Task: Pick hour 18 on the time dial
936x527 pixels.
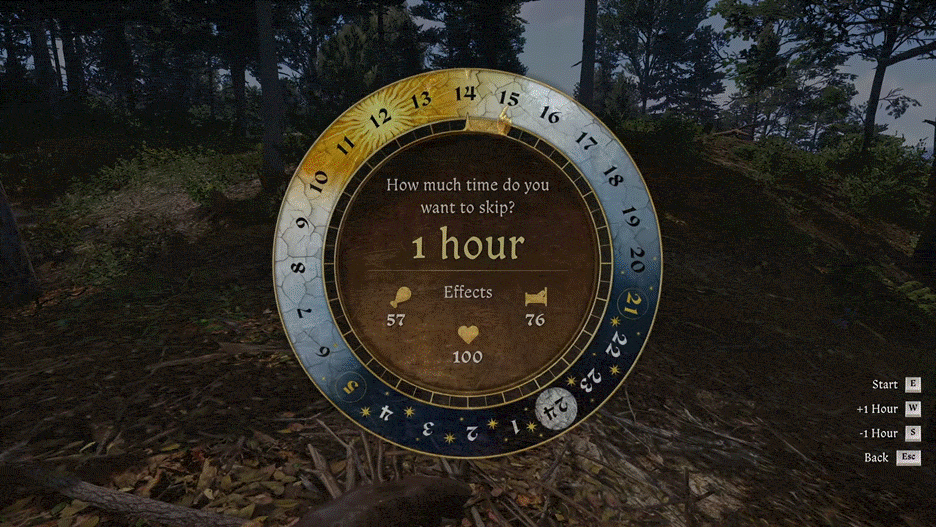Action: click(612, 180)
